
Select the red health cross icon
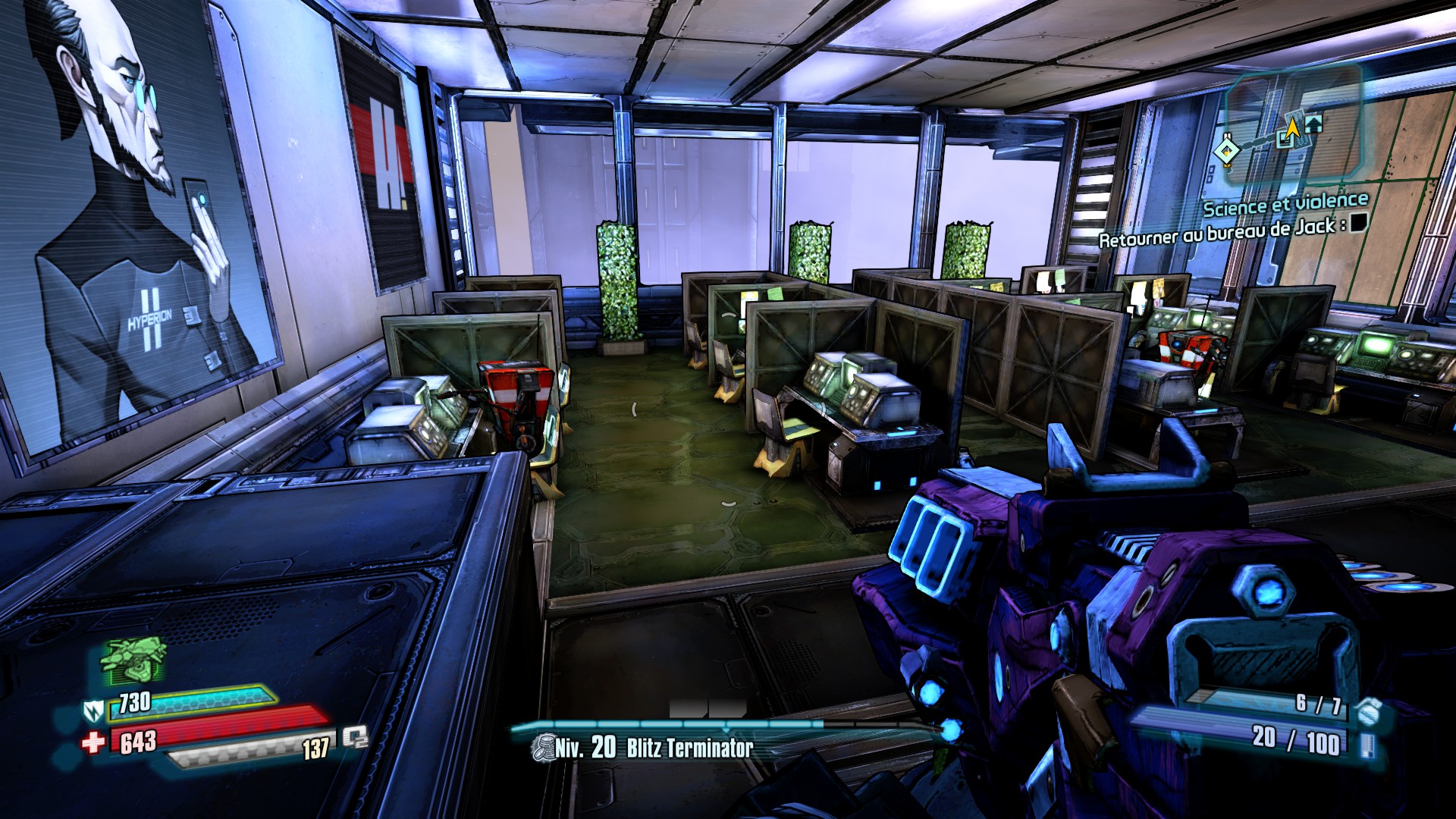[93, 742]
